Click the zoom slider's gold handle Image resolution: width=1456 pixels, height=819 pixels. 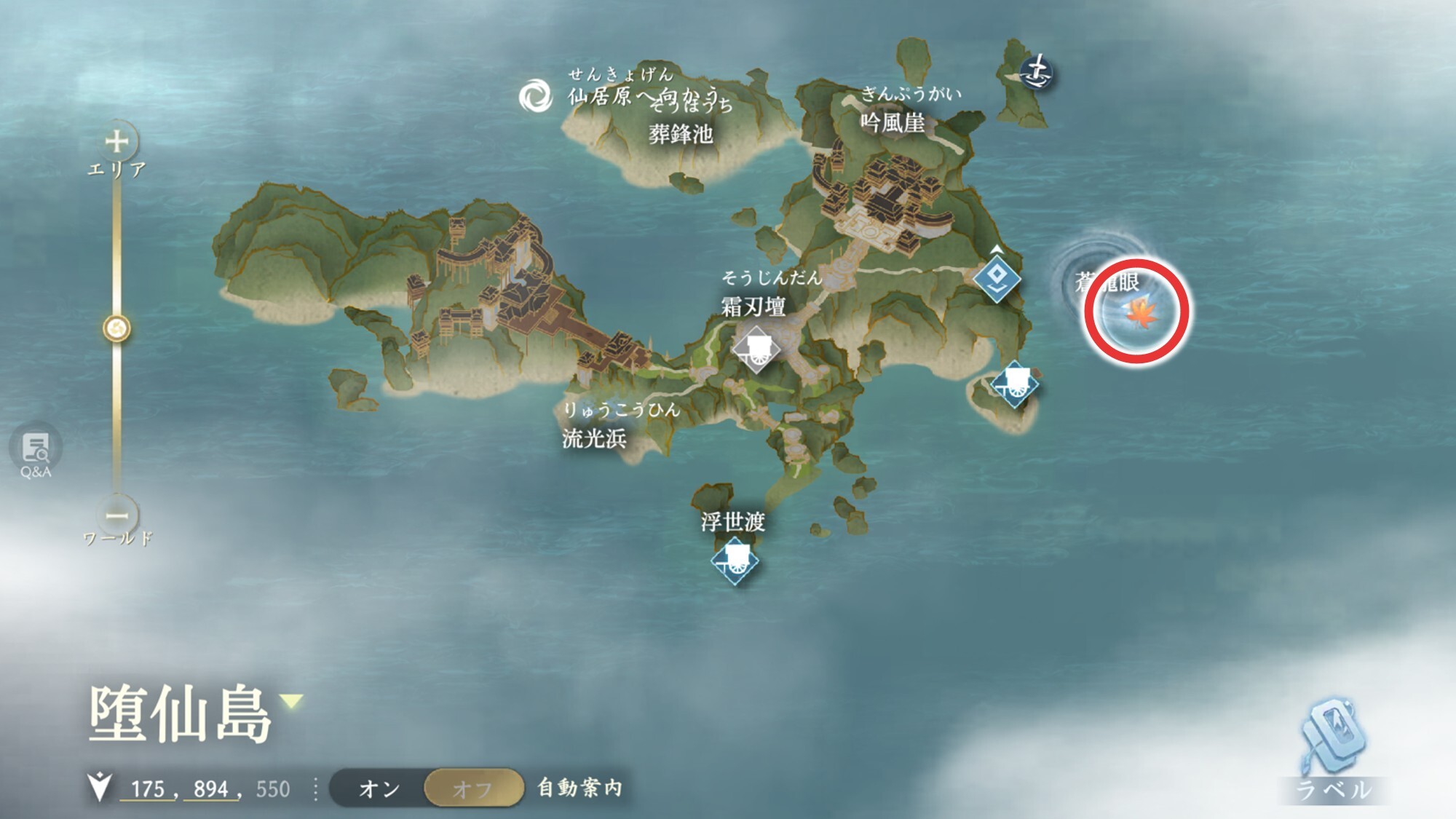pos(116,329)
